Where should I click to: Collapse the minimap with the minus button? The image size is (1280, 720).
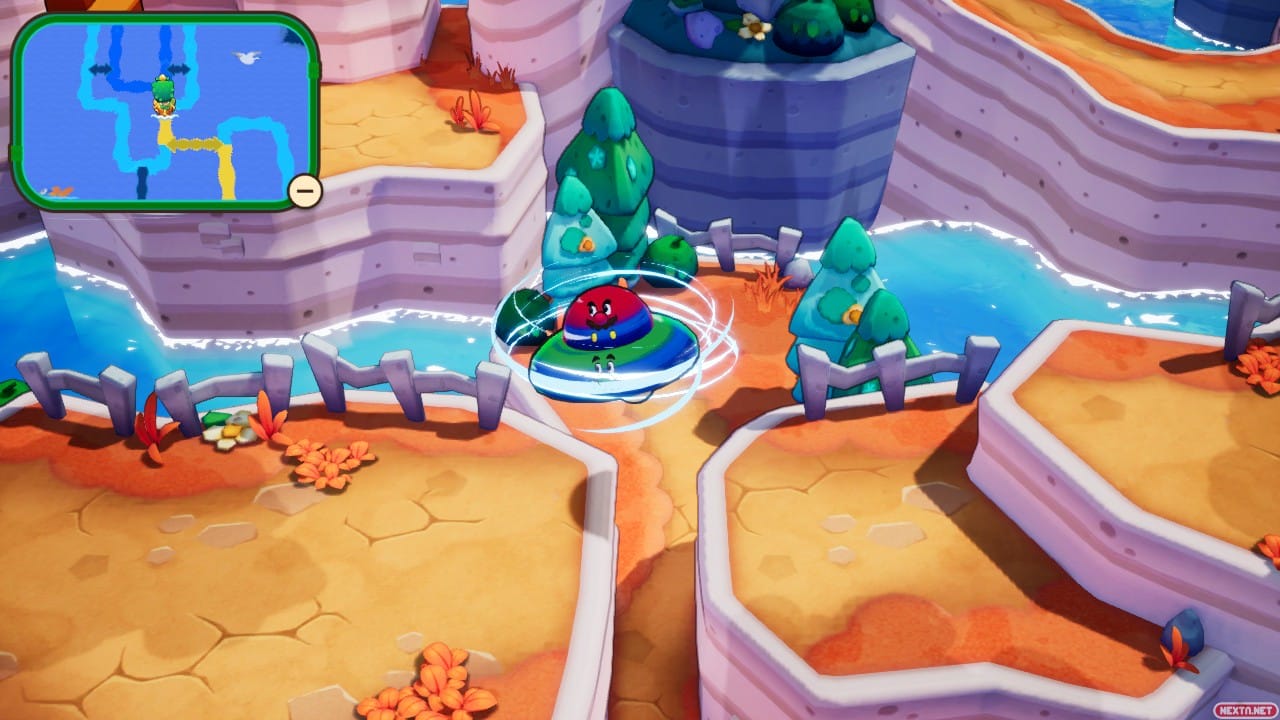tap(302, 190)
